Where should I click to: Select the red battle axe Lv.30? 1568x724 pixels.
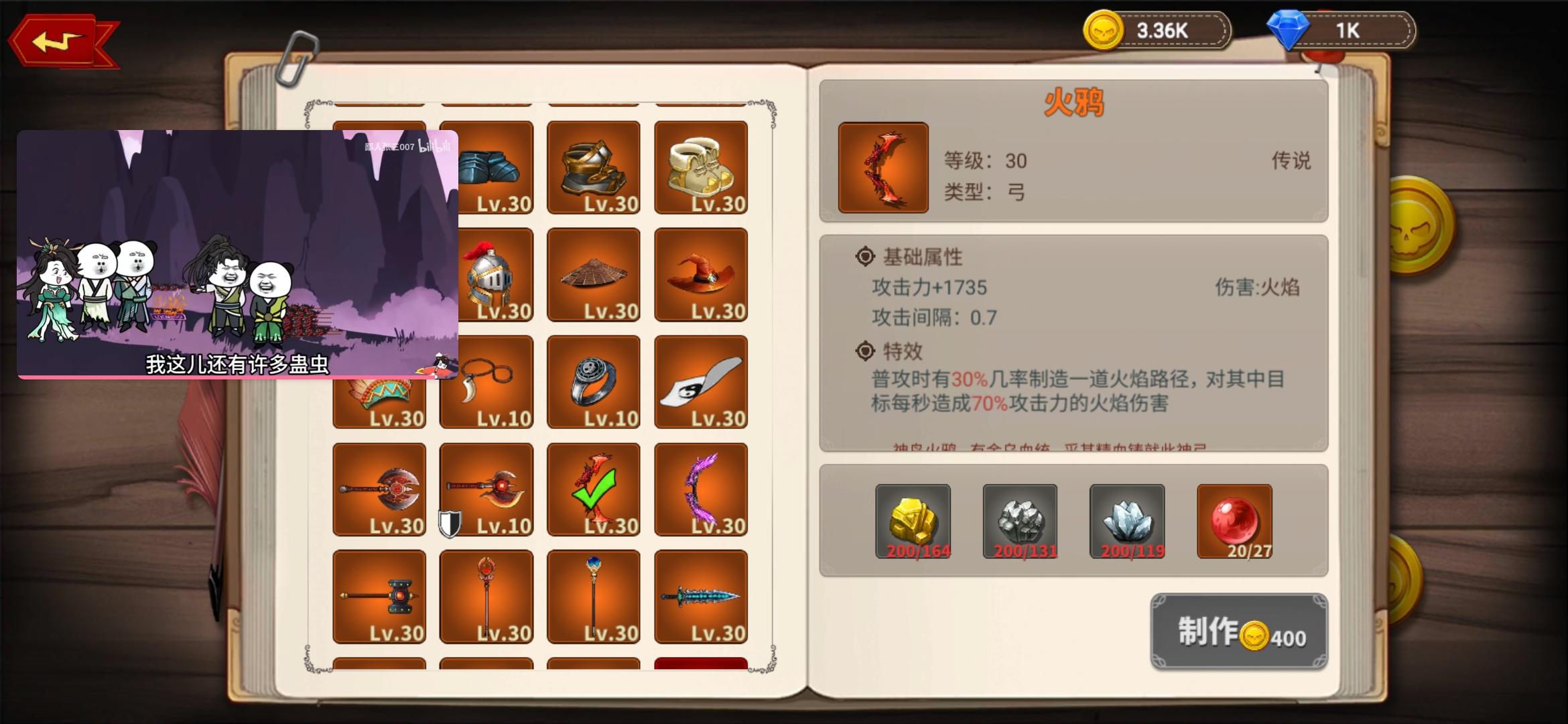379,489
